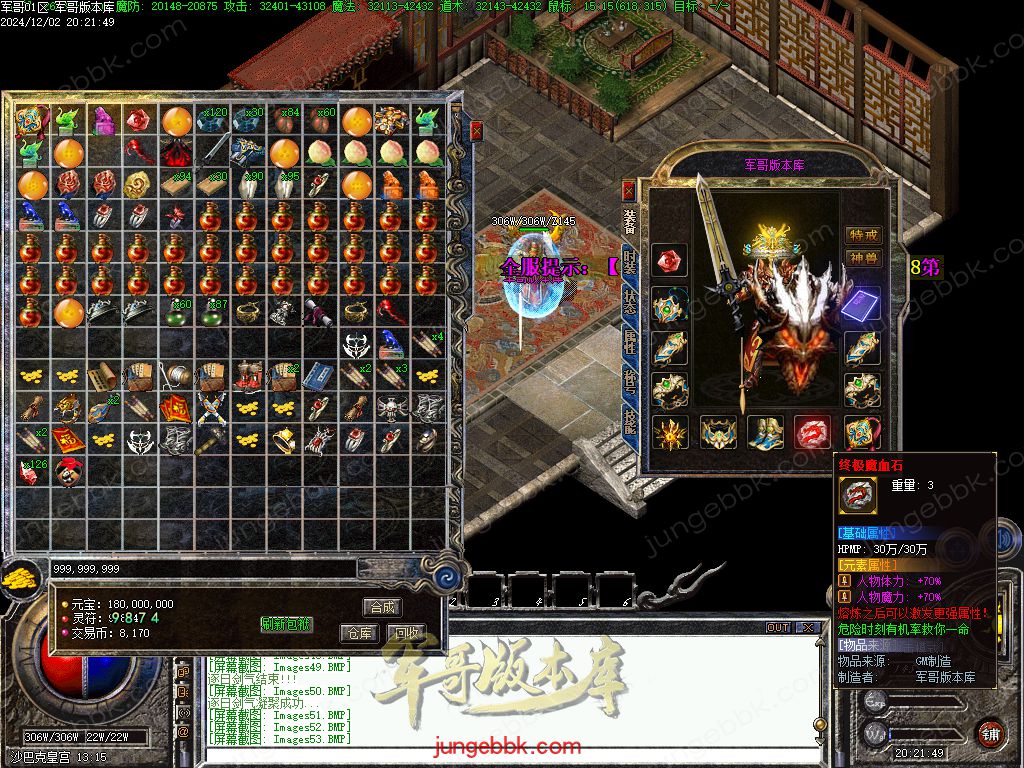
Task: Open the round red 铺 shop button
Action: click(990, 733)
